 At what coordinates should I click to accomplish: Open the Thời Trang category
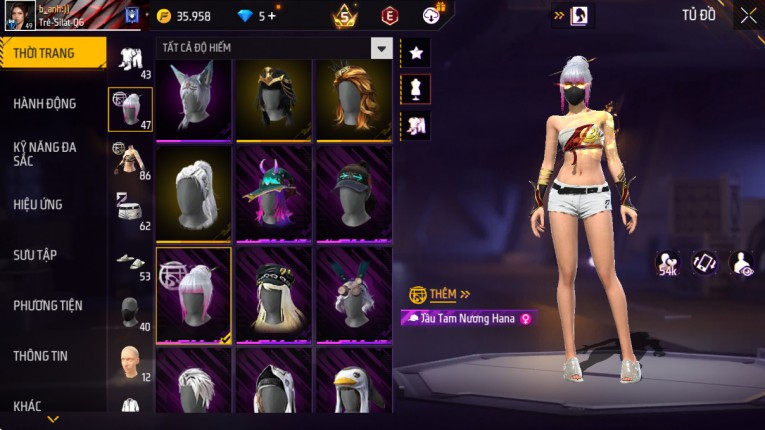pyautogui.click(x=52, y=53)
